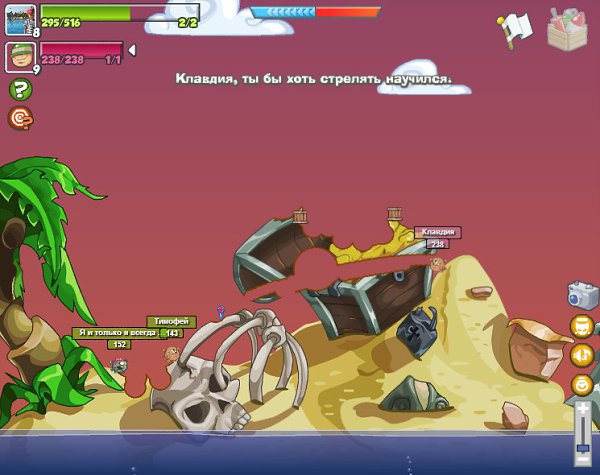Take a screenshot with the camera icon
Viewport: 600px width, 475px height.
point(582,293)
